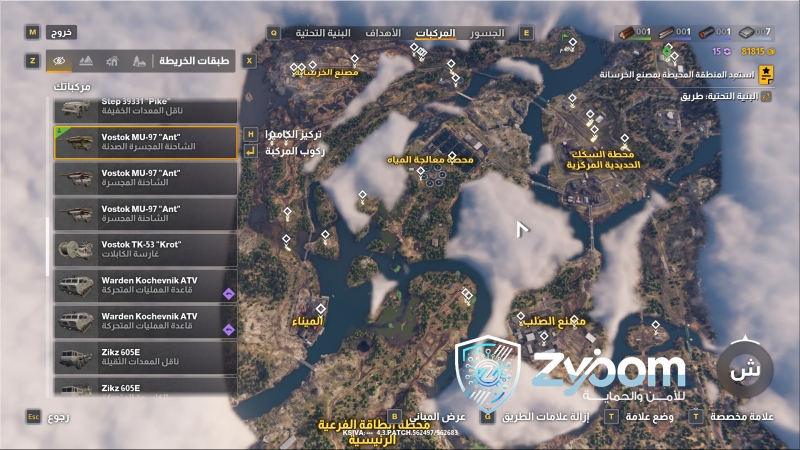This screenshot has width=800, height=450.
Task: Select the المركبات (vehicles) tab
Action: (435, 33)
